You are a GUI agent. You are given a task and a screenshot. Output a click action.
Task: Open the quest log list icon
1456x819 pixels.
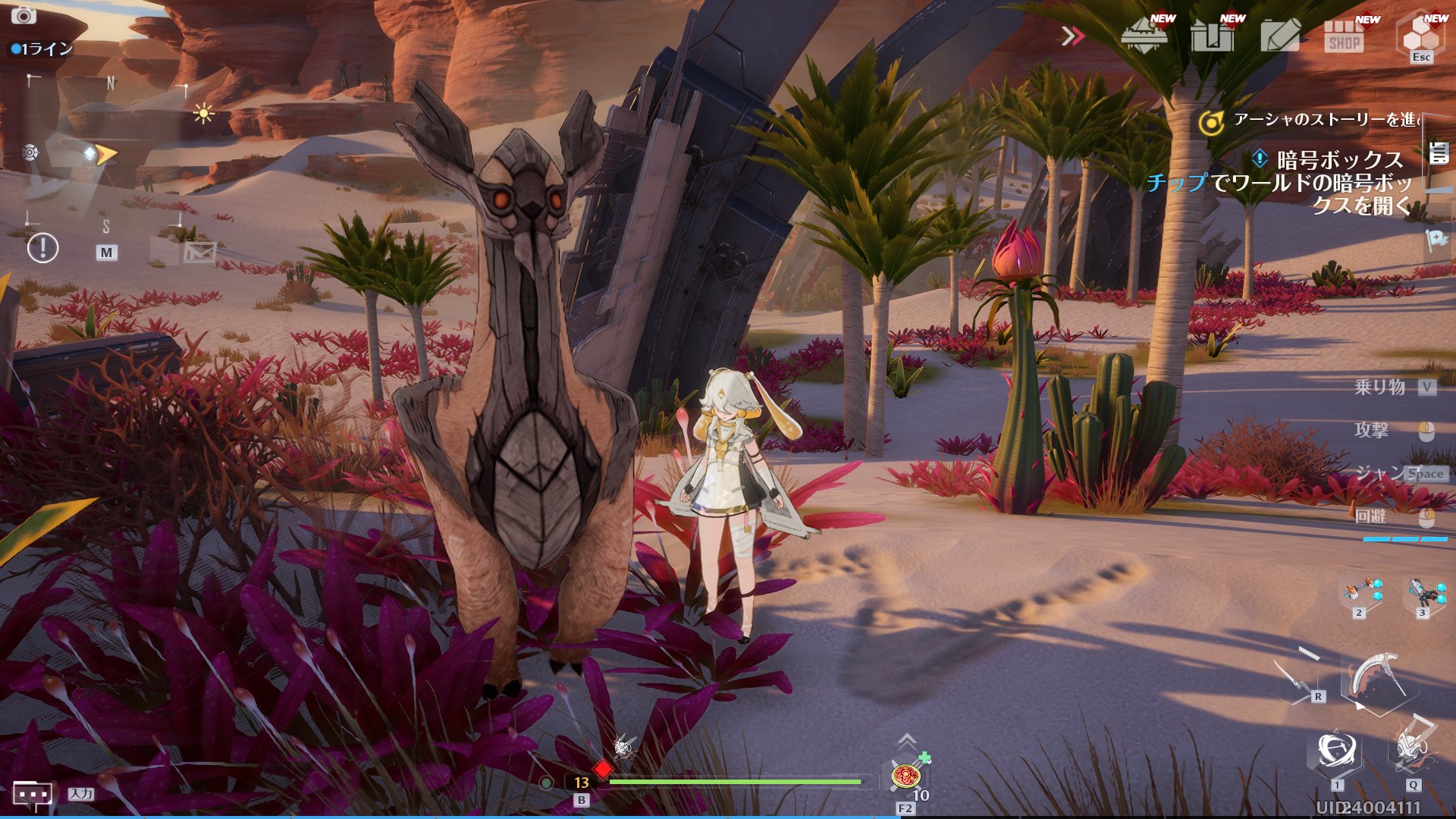click(x=1439, y=153)
